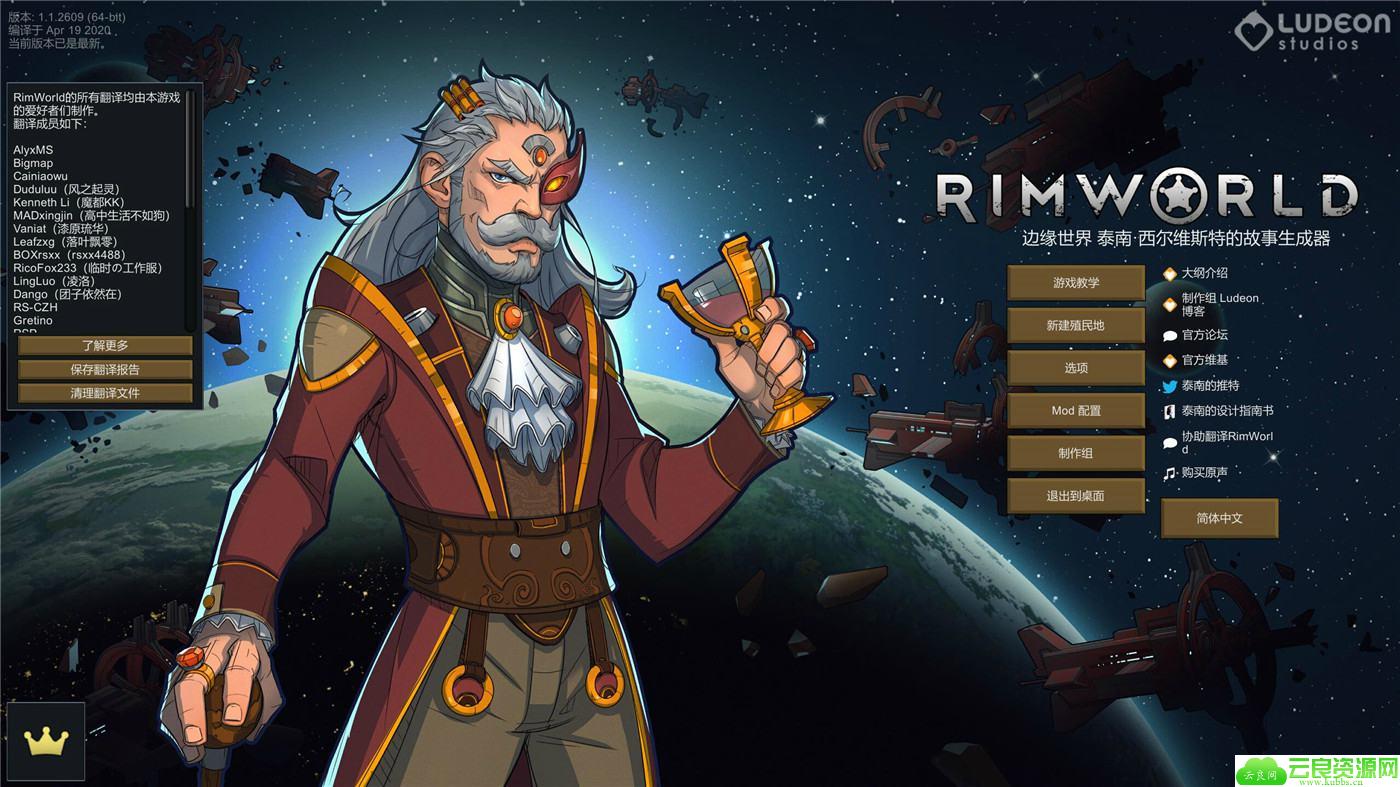Screen dimensions: 1400x787
Task: Start a new colony with 新建殖民地
Action: 1075,326
